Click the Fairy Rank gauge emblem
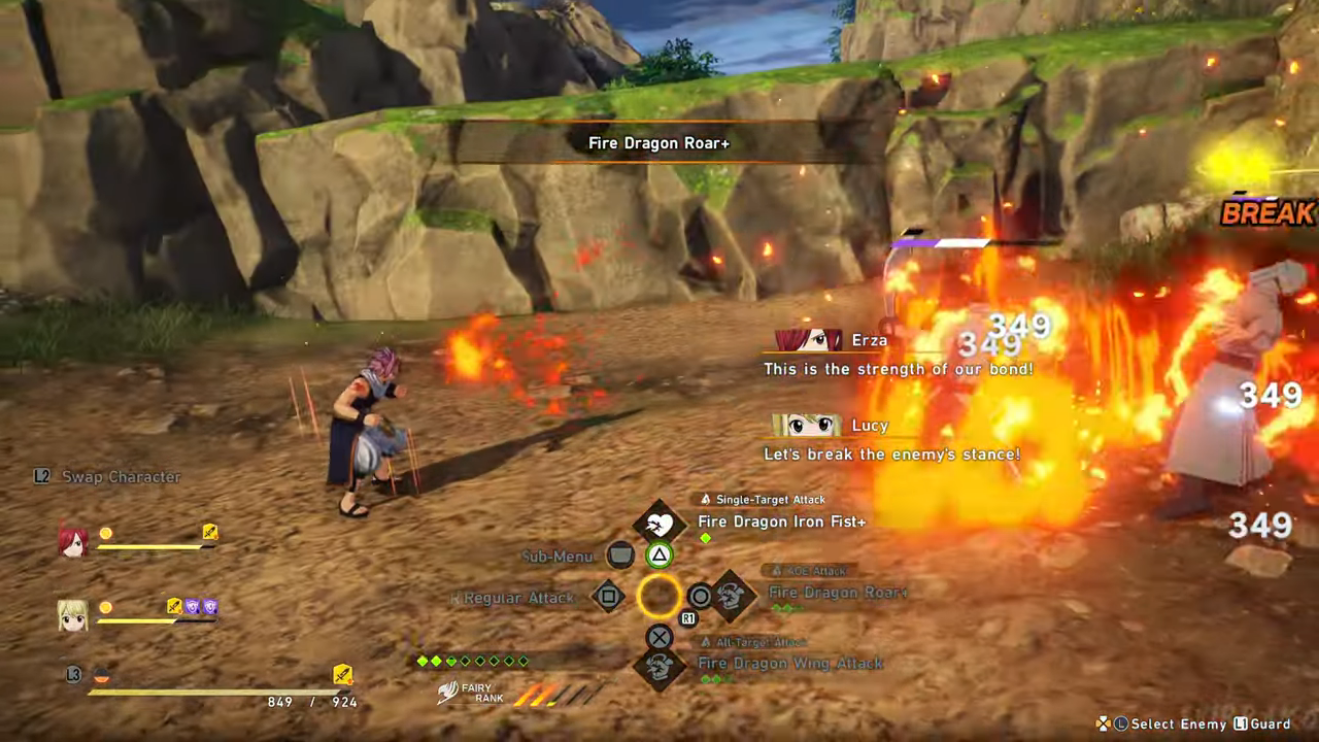The width and height of the screenshot is (1319, 742). point(450,692)
